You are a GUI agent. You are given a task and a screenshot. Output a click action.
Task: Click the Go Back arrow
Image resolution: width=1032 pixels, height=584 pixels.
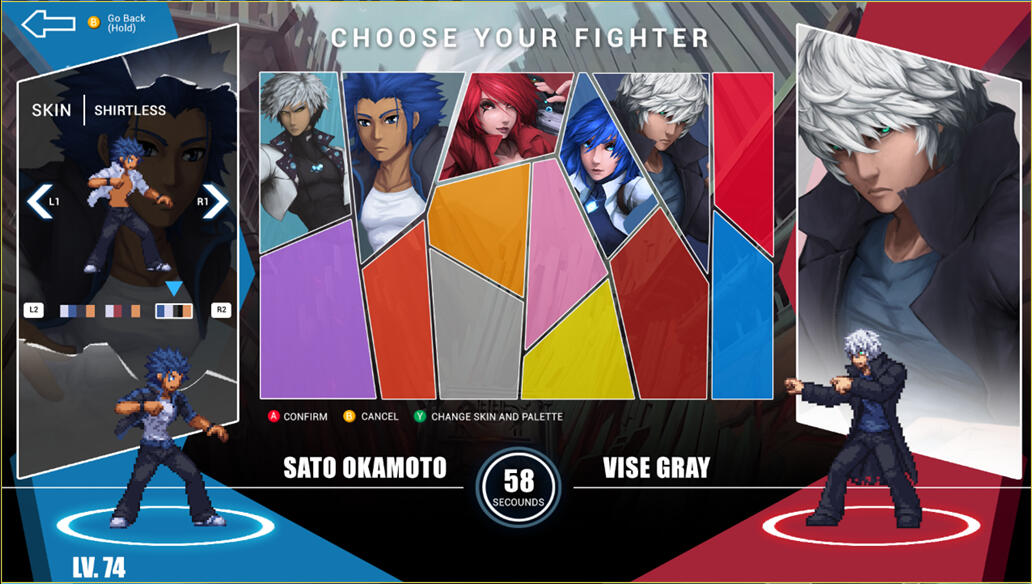(x=48, y=23)
